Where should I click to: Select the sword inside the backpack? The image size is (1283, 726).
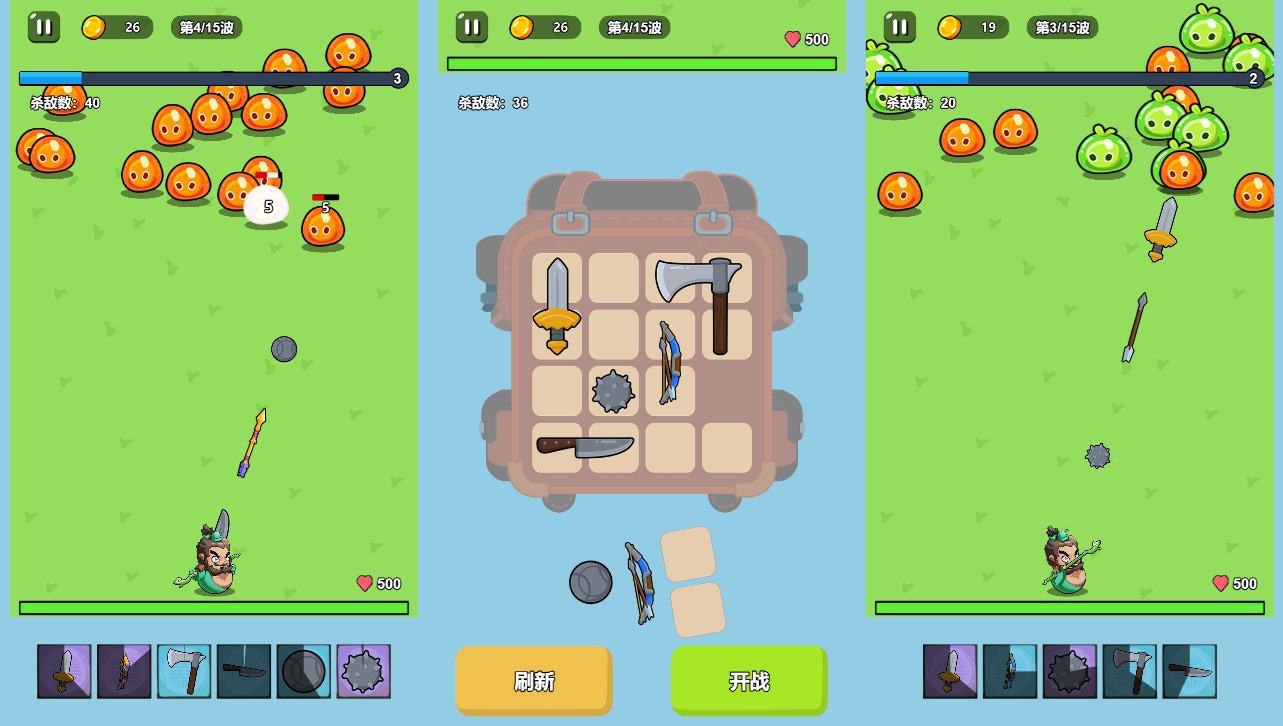point(557,305)
